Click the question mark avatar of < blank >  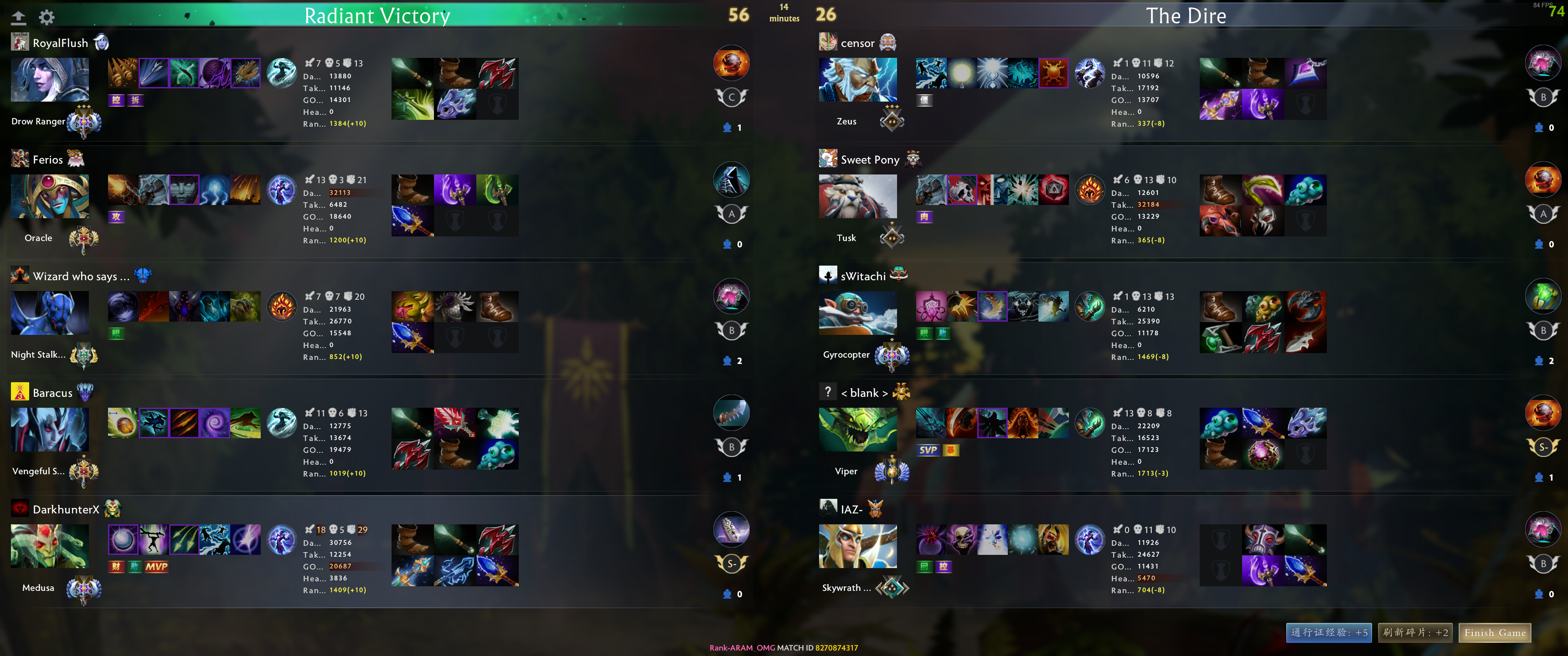pos(828,392)
